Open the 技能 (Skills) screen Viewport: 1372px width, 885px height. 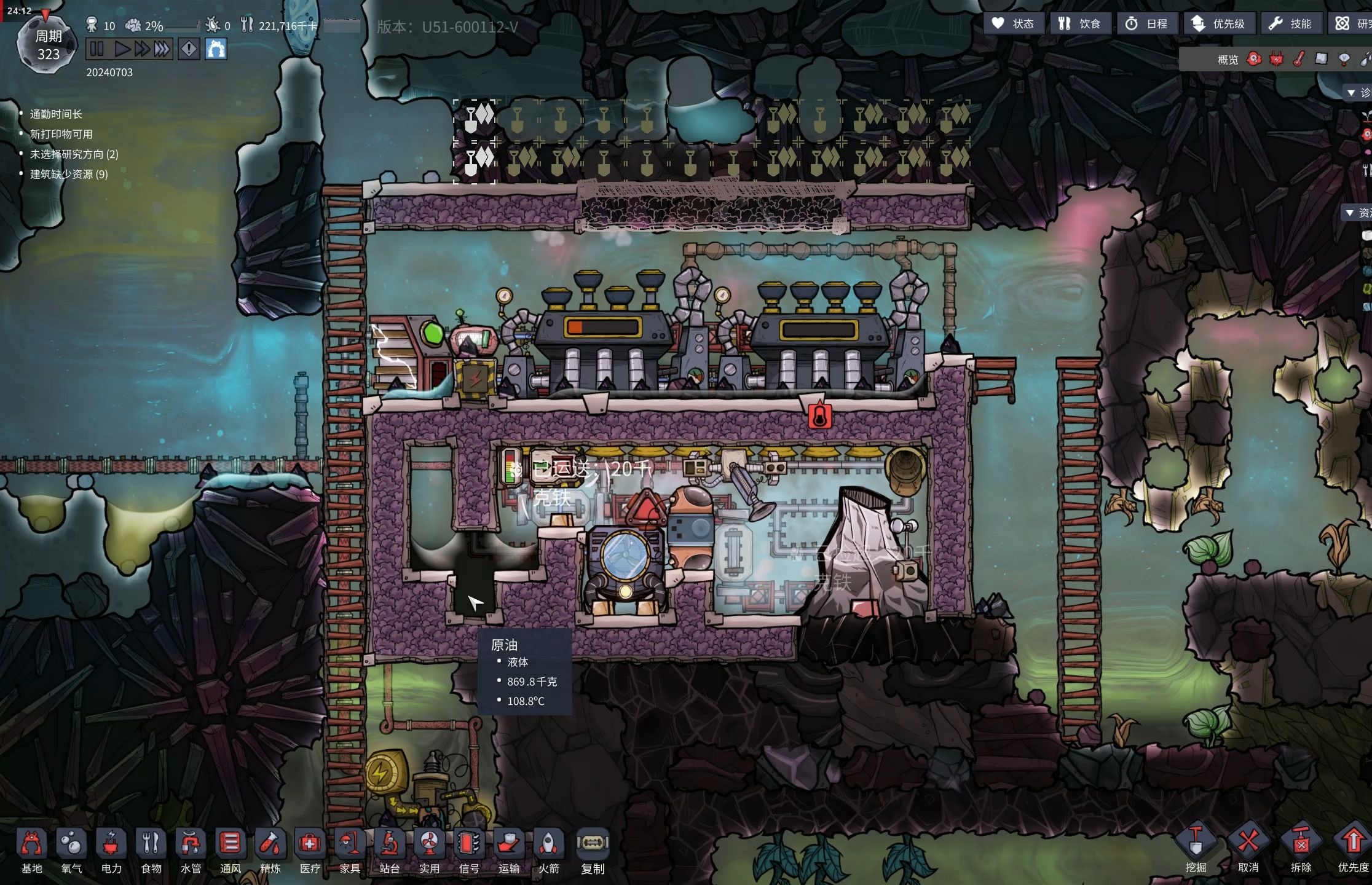tap(1290, 23)
